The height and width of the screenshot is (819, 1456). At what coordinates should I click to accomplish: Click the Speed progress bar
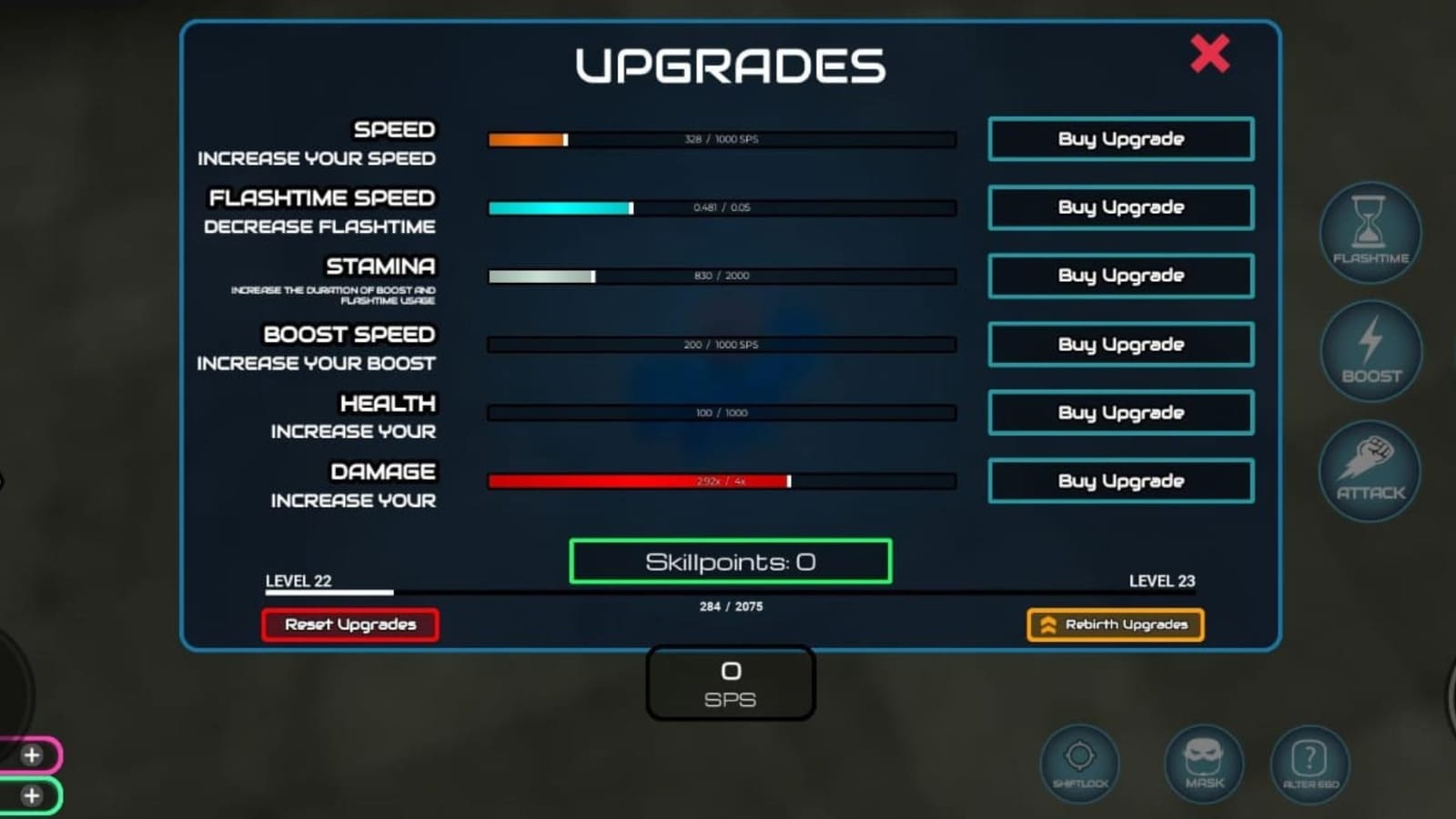click(722, 139)
